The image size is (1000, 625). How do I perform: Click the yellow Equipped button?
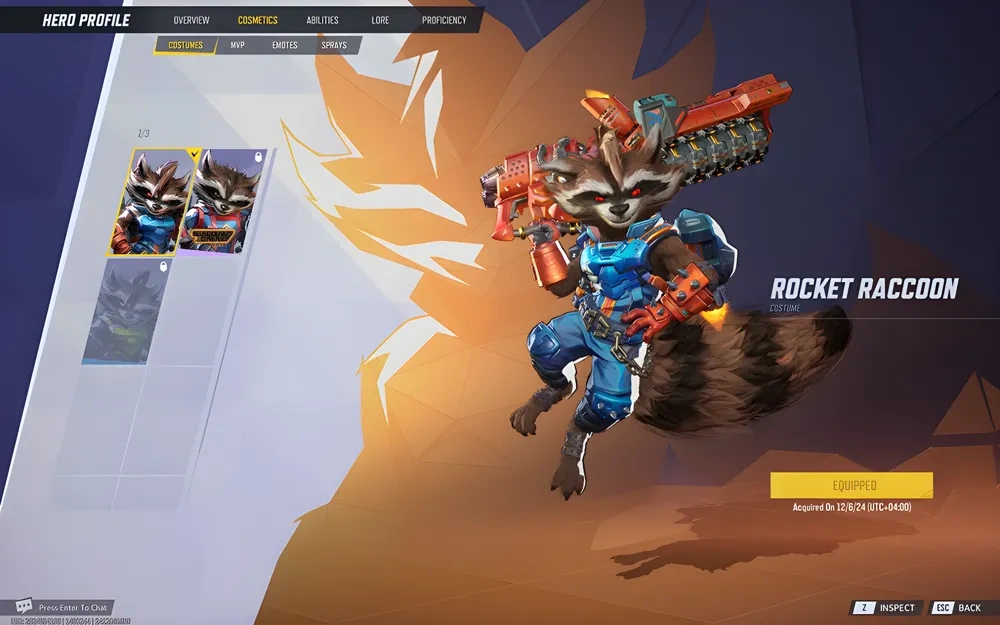(x=851, y=486)
